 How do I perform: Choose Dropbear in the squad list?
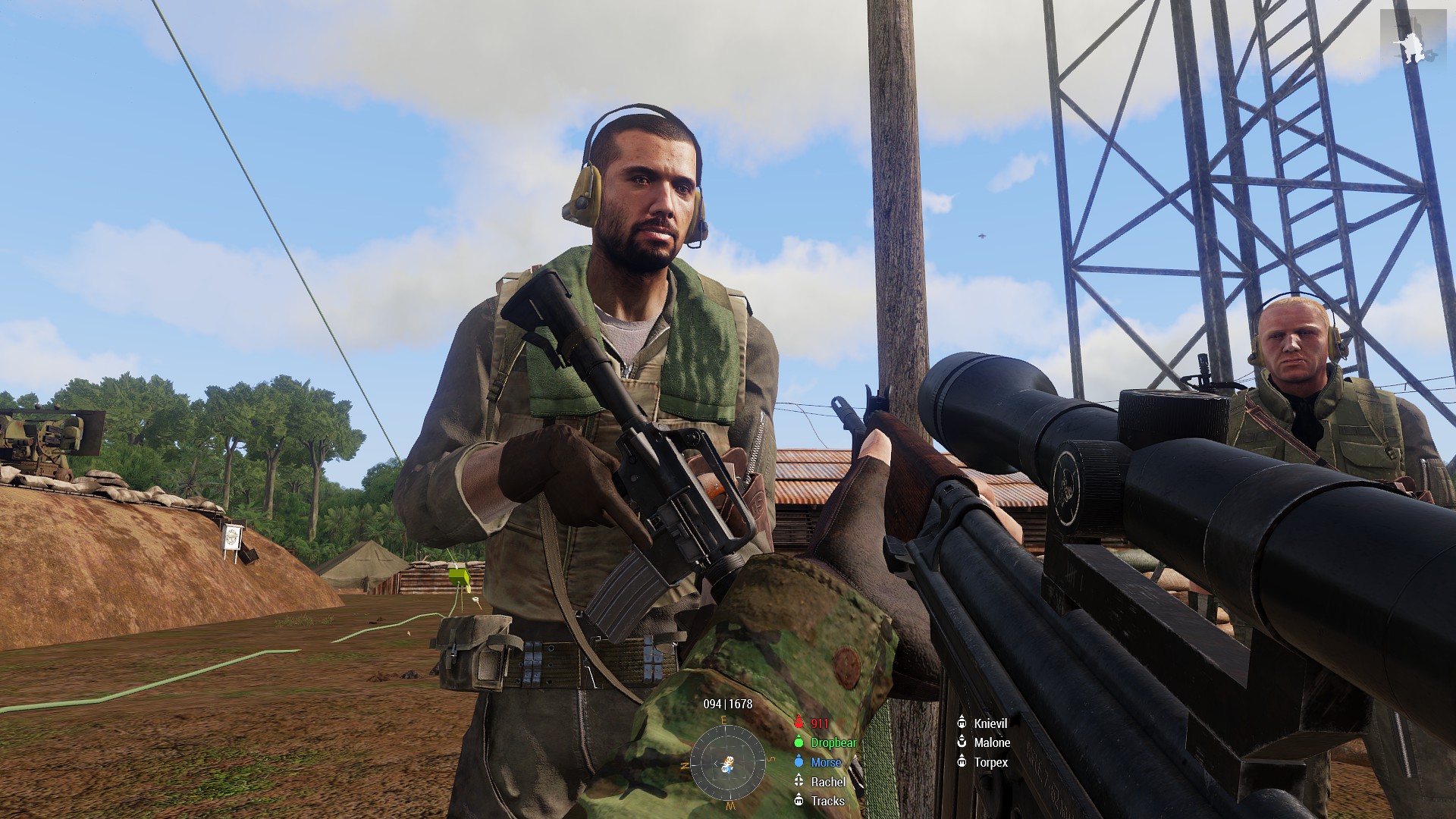tap(833, 743)
